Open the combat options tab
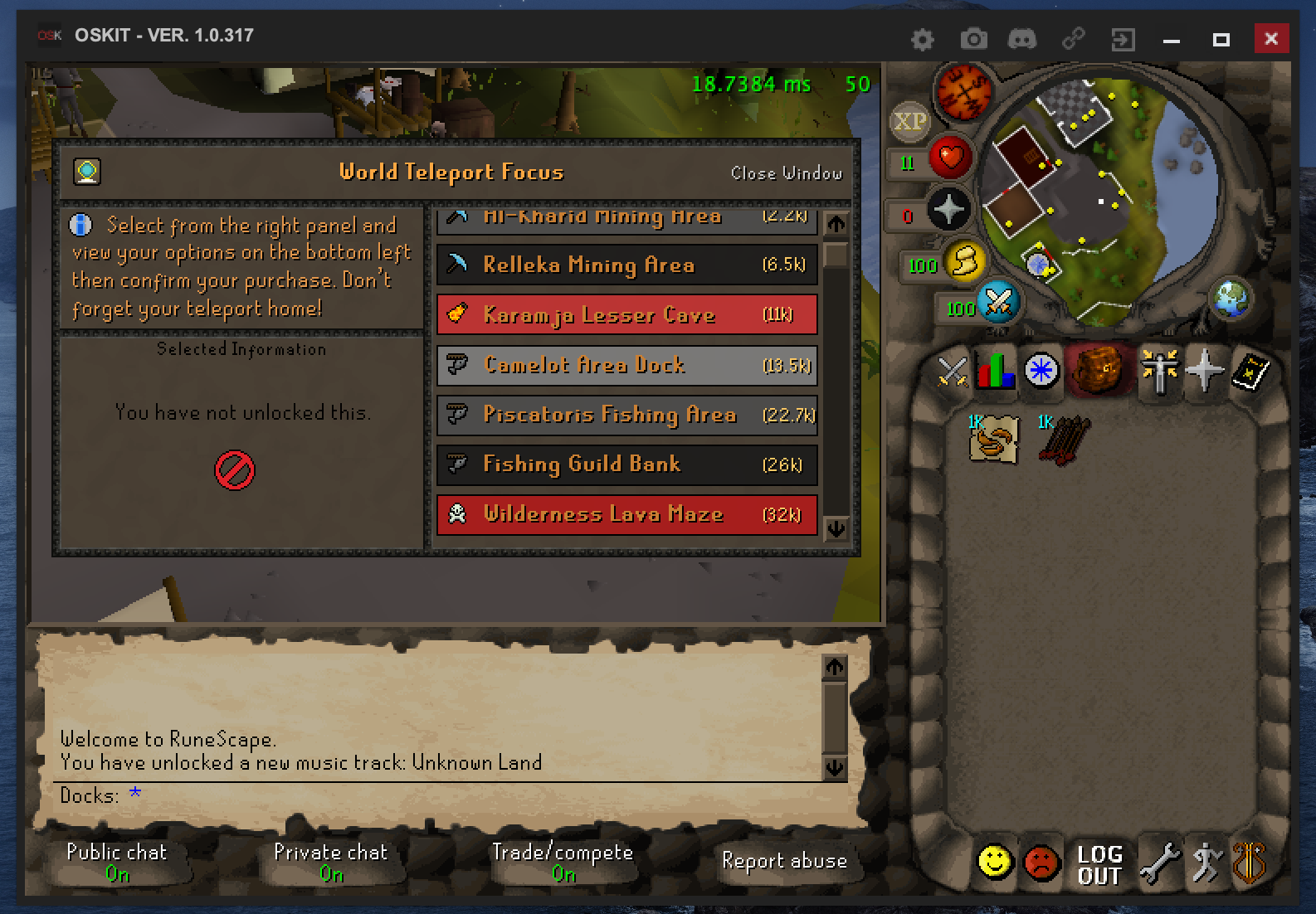 [x=953, y=372]
